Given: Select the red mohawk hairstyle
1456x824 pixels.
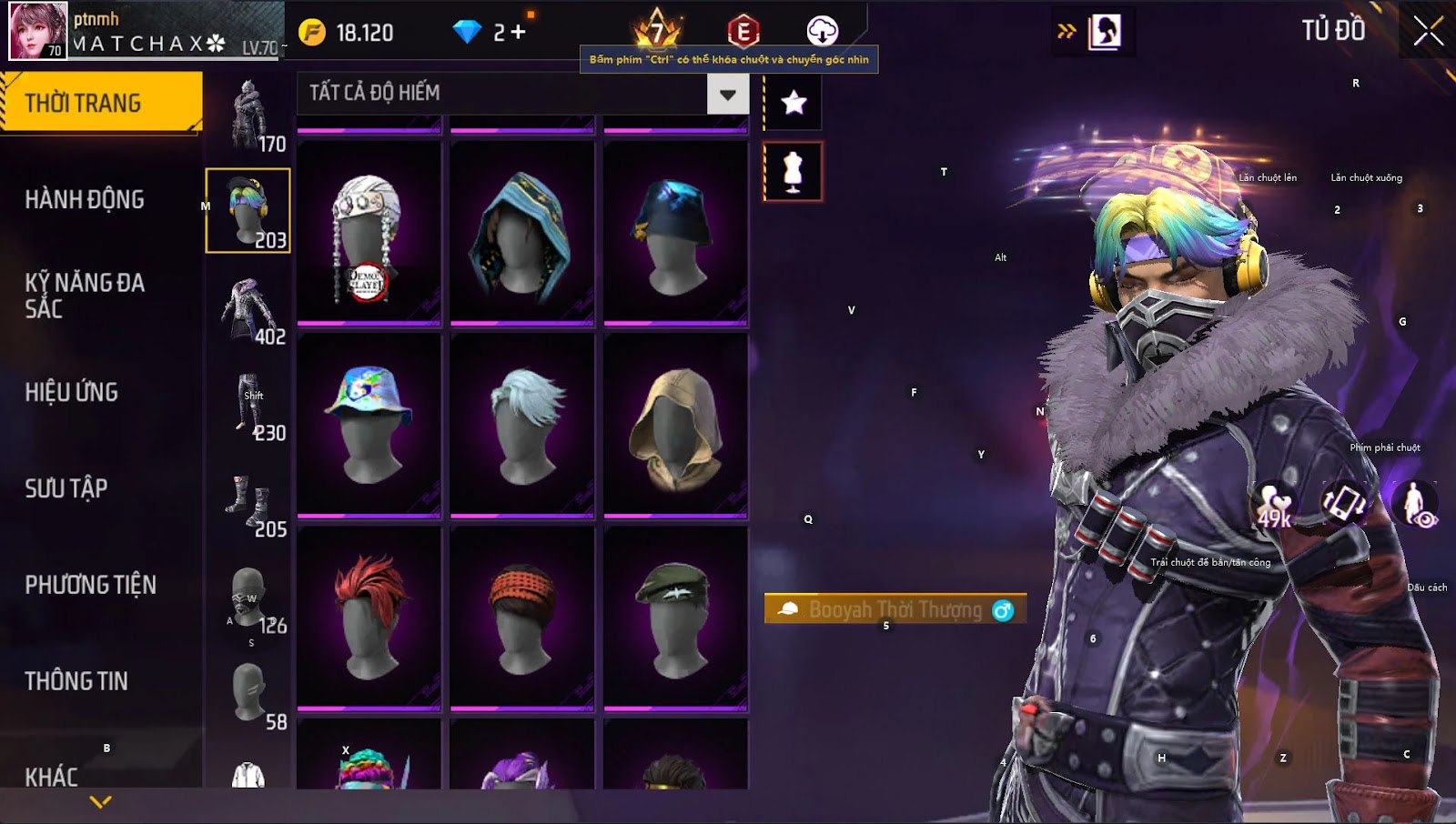Looking at the screenshot, I should pyautogui.click(x=369, y=618).
